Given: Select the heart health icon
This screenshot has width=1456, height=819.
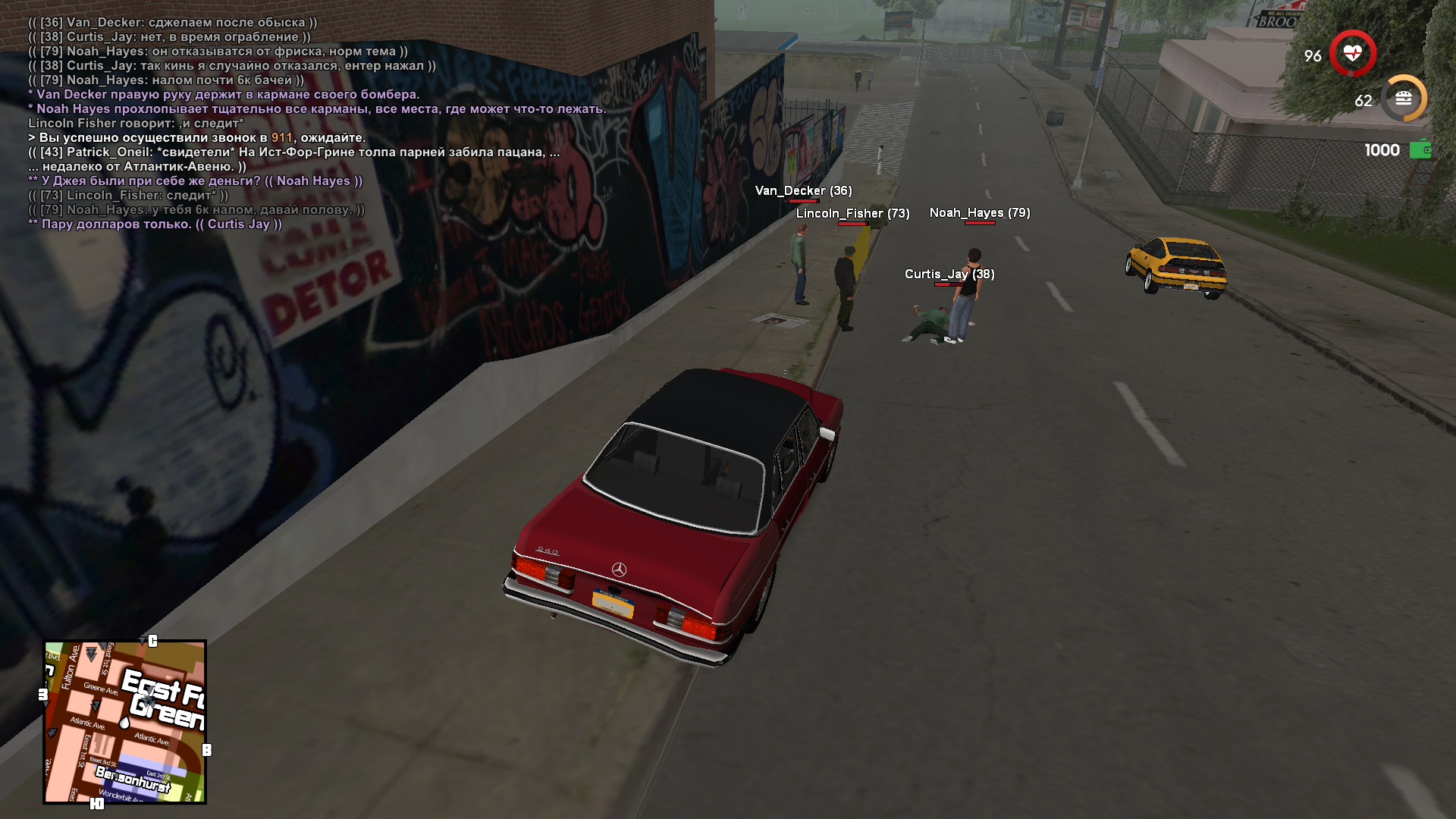Looking at the screenshot, I should point(1353,54).
